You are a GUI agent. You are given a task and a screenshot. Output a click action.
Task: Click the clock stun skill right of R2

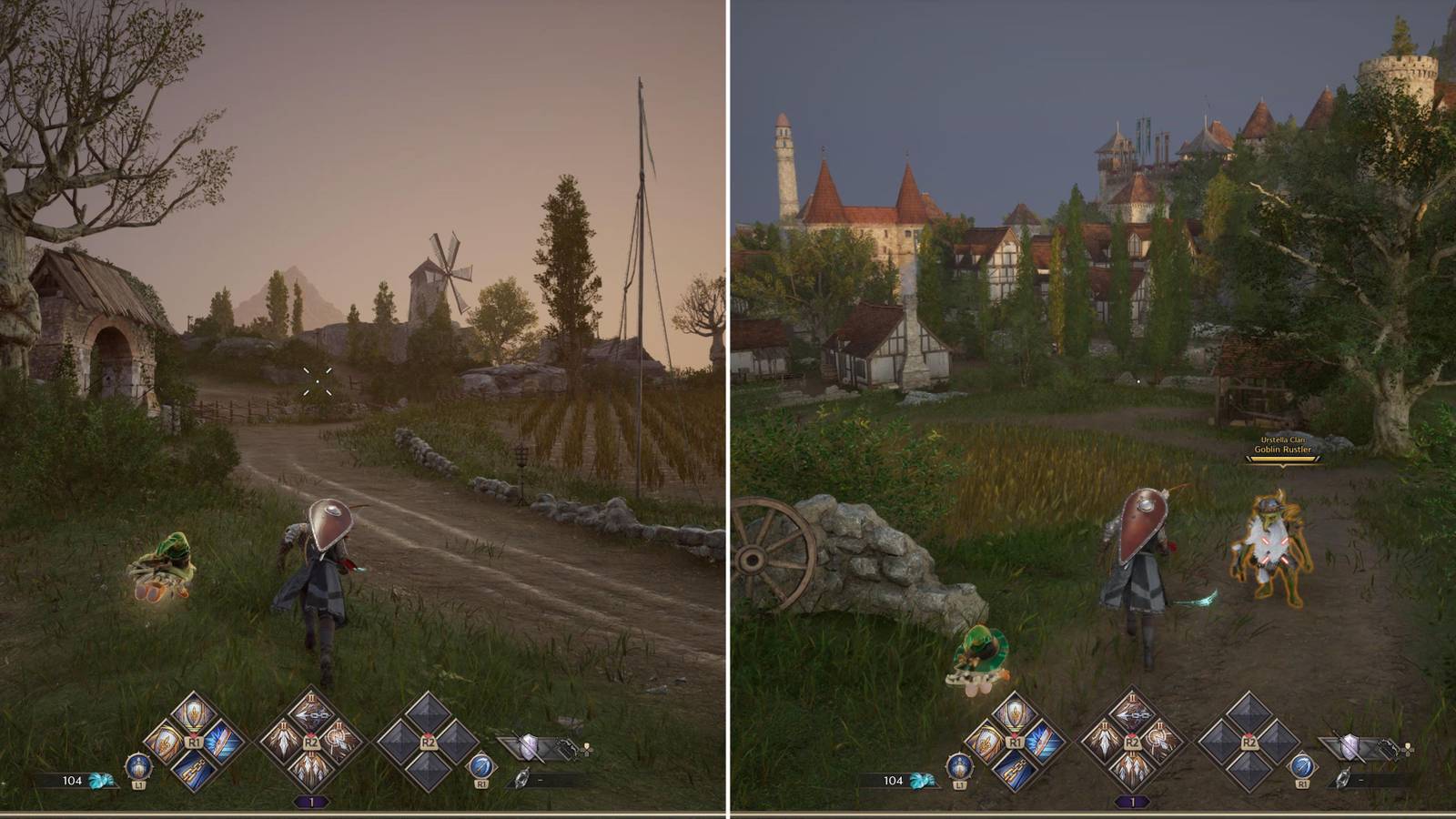pos(339,741)
